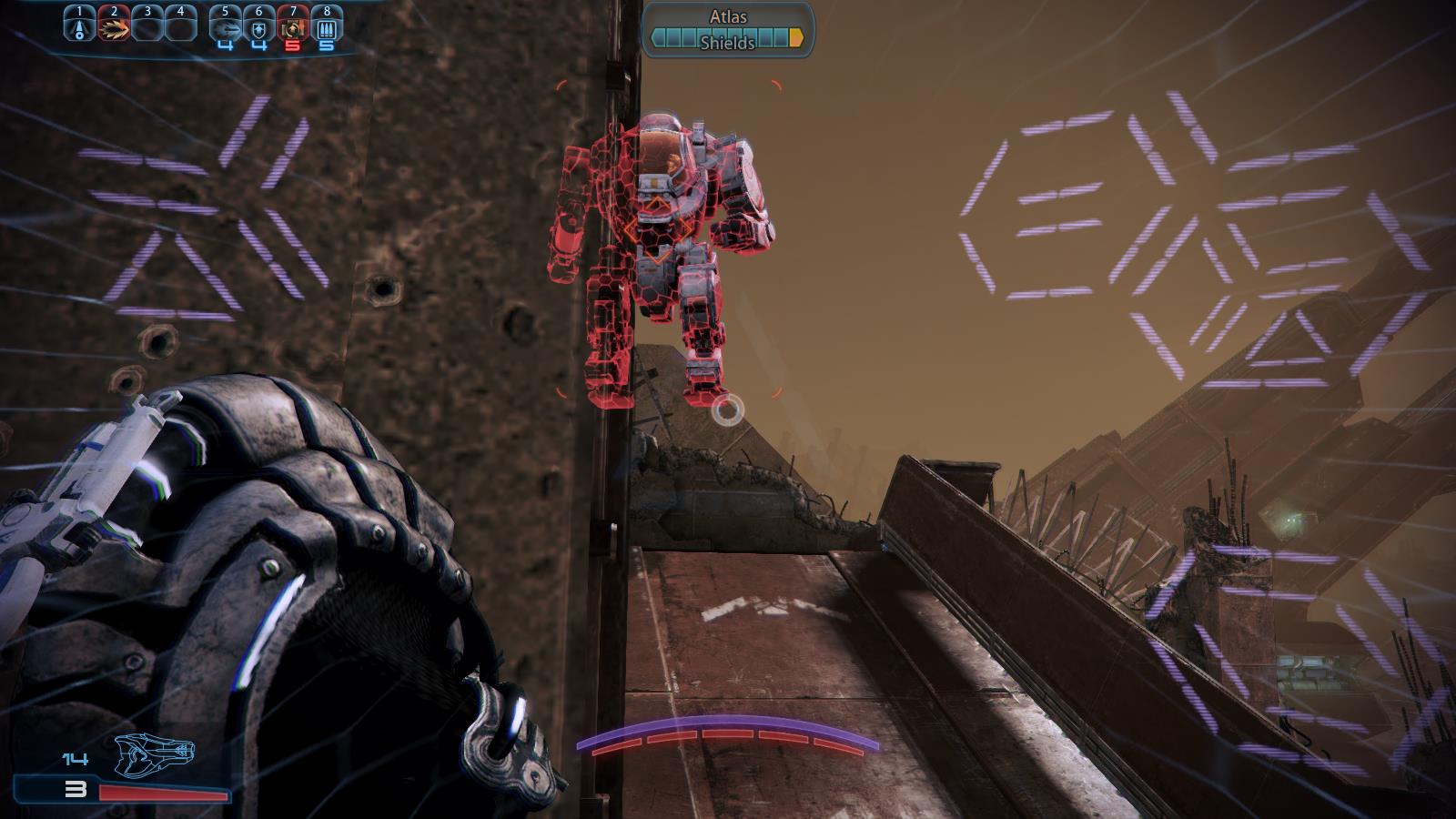Activate the red consumable in slot 7
This screenshot has width=1456, height=819.
pos(293,26)
